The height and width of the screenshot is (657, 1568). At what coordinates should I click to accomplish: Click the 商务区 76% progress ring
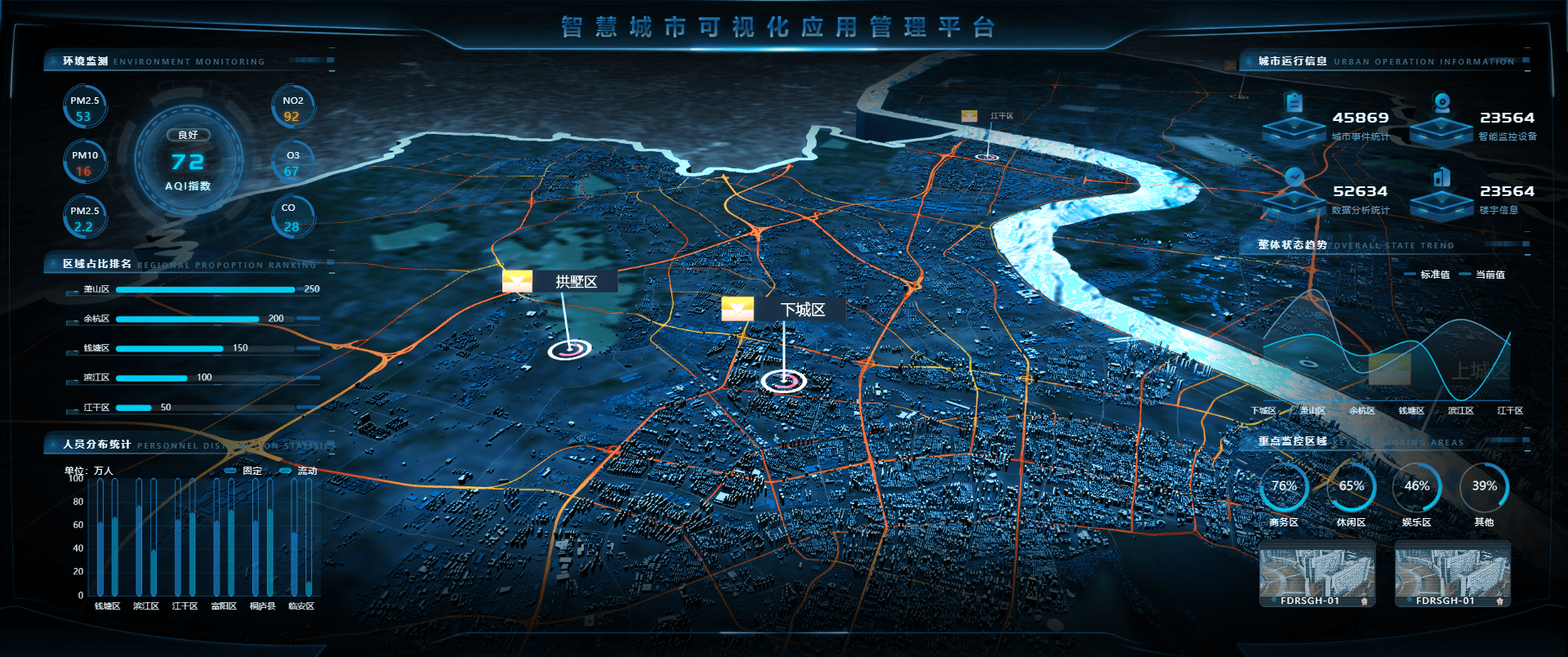pos(1284,486)
